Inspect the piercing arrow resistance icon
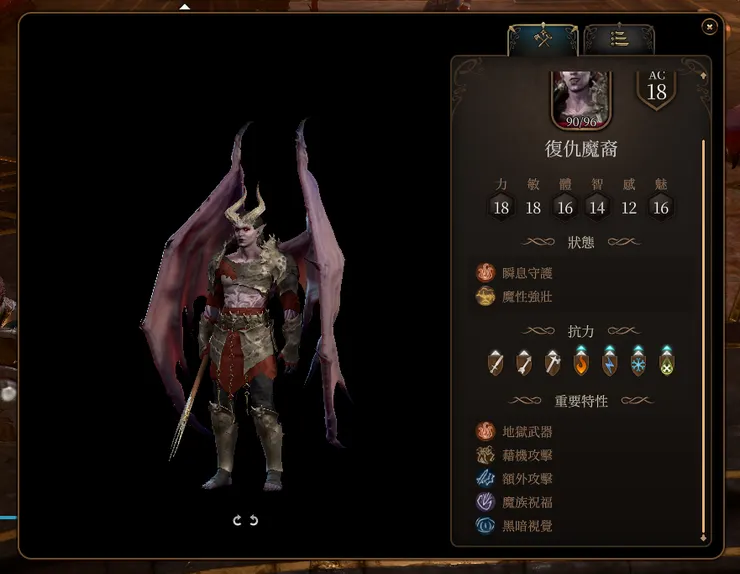 (x=523, y=363)
